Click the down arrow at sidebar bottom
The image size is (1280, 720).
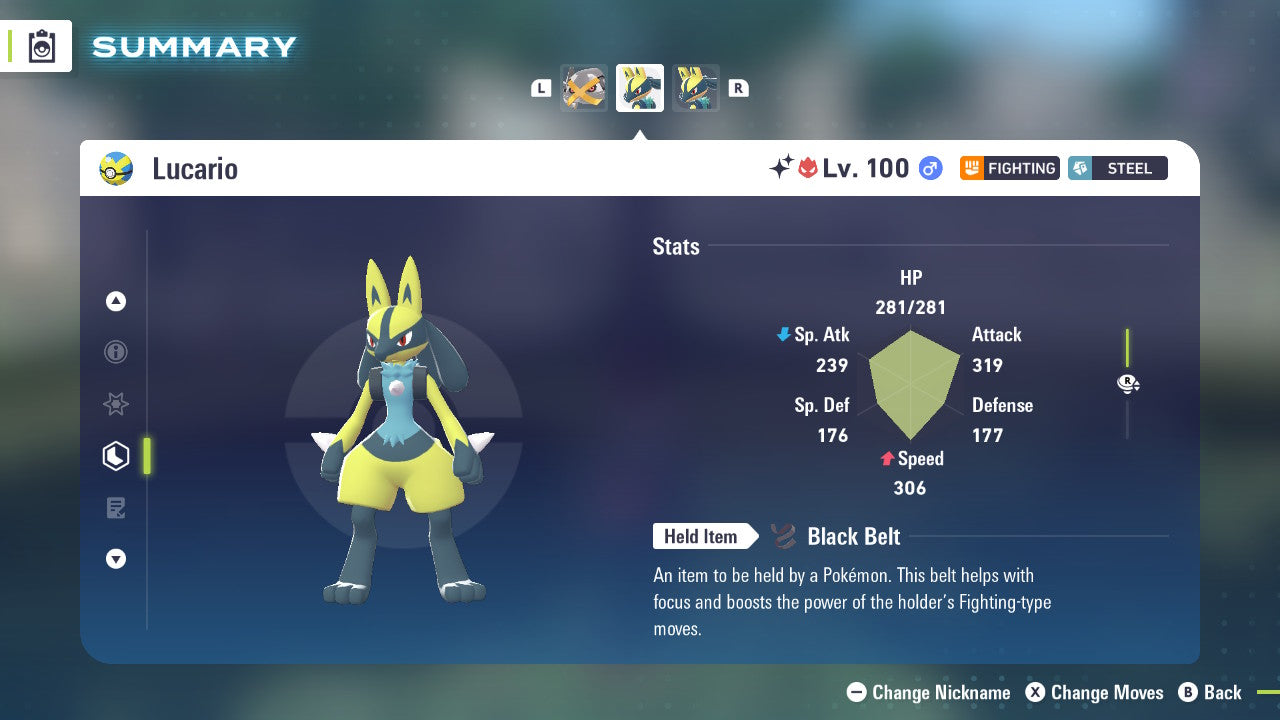pyautogui.click(x=116, y=559)
